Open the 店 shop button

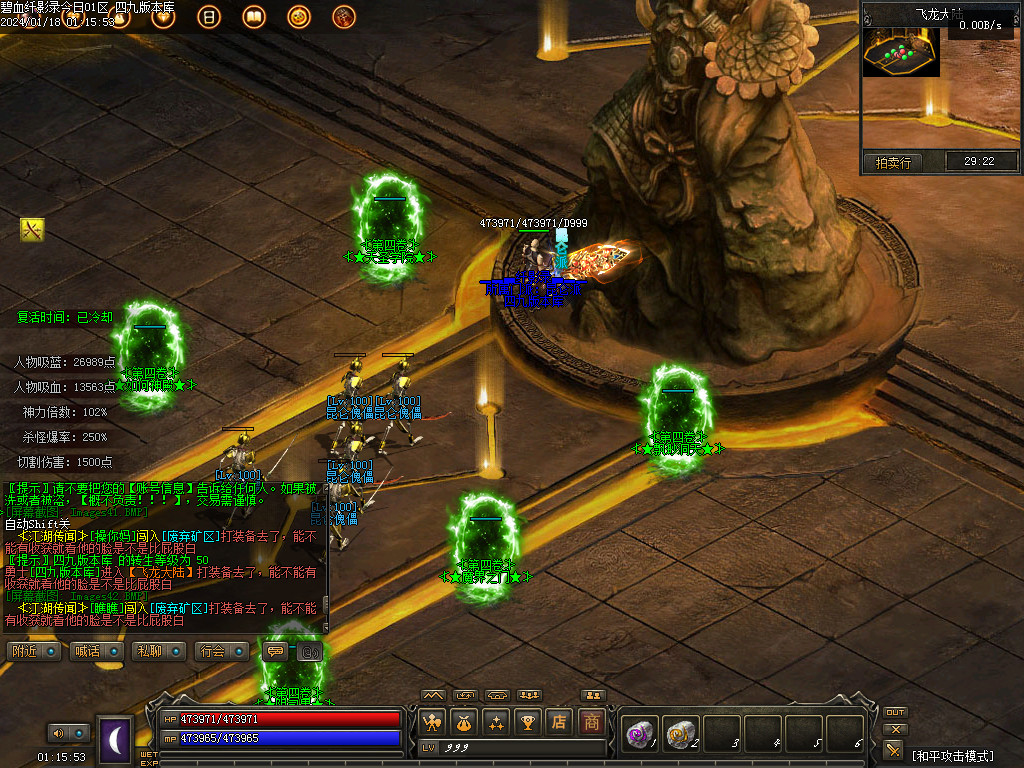(560, 721)
